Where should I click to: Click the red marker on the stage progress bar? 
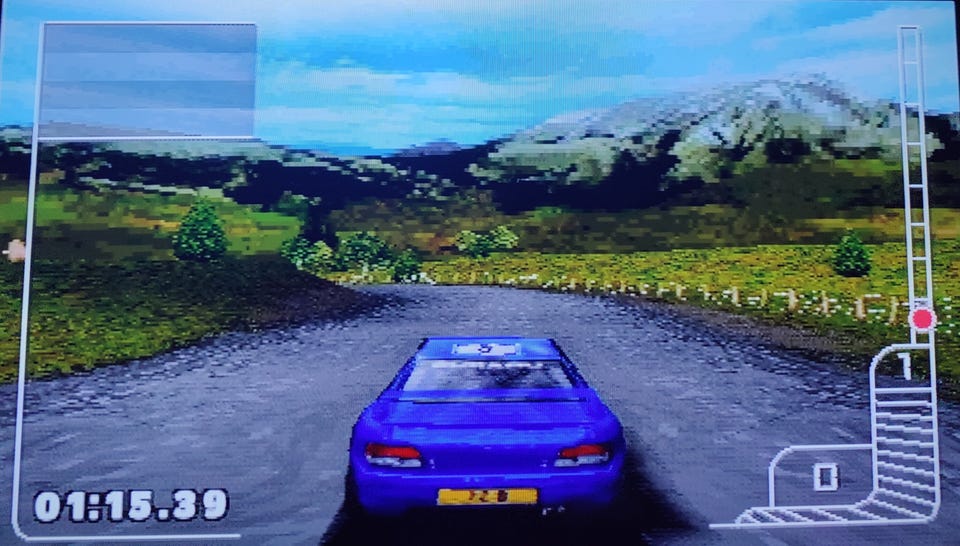coord(922,319)
